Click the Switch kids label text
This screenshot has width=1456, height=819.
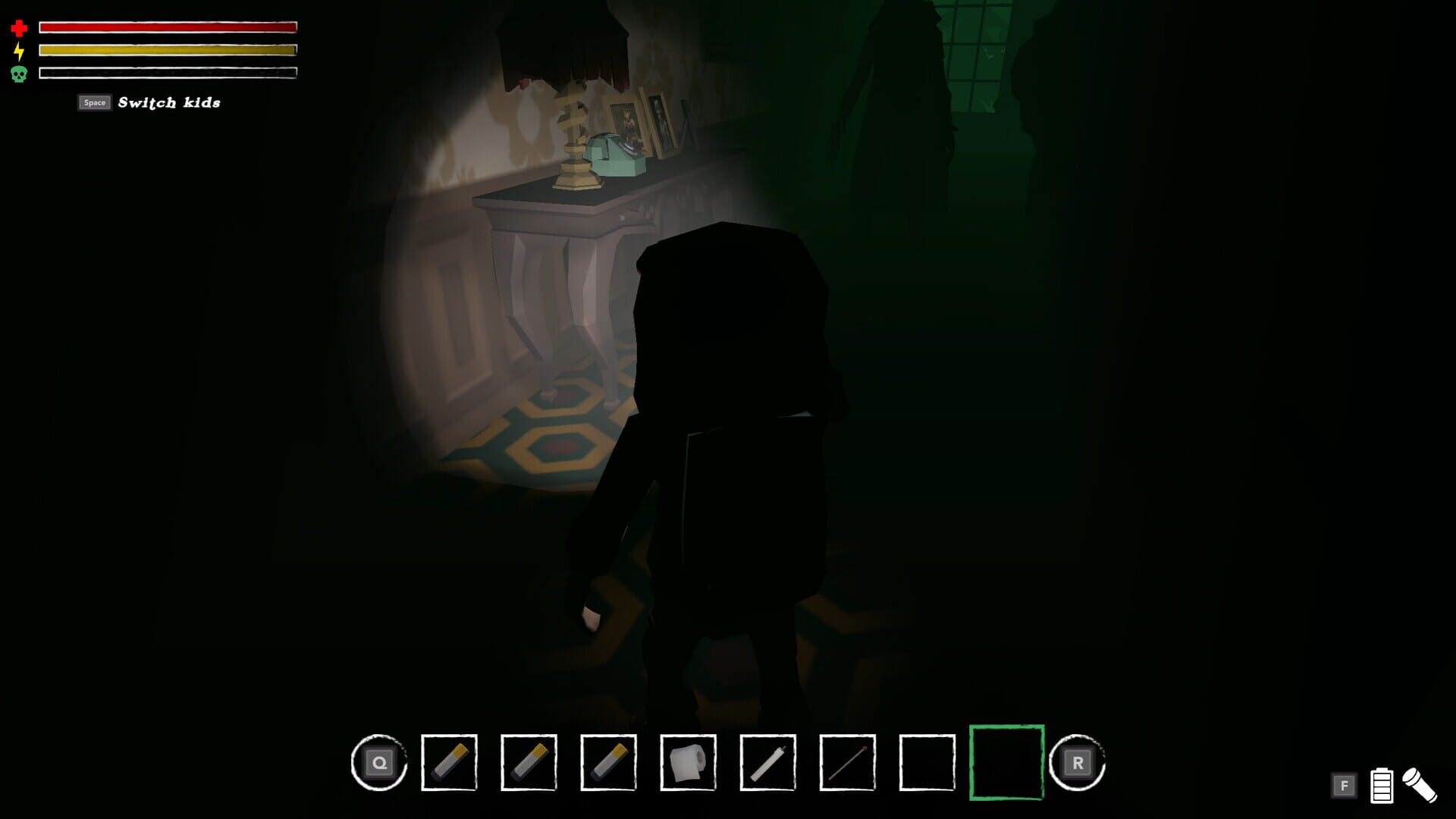(x=168, y=102)
